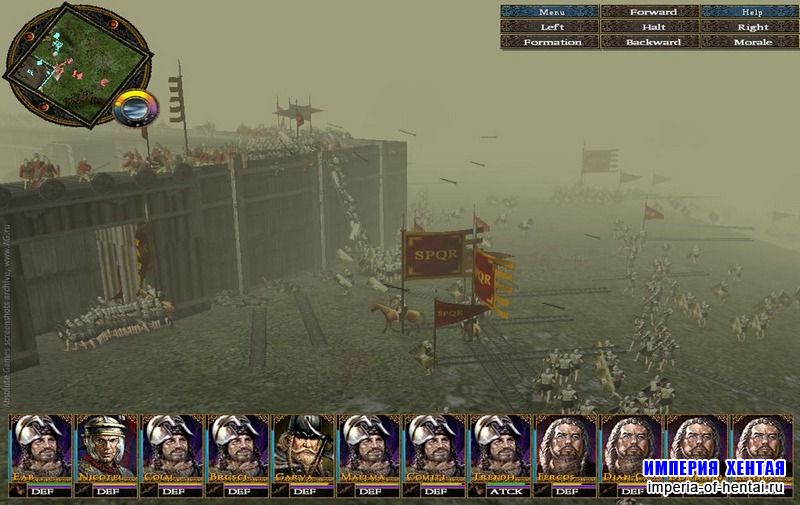Give the Right movement command
The height and width of the screenshot is (505, 800).
[x=749, y=27]
